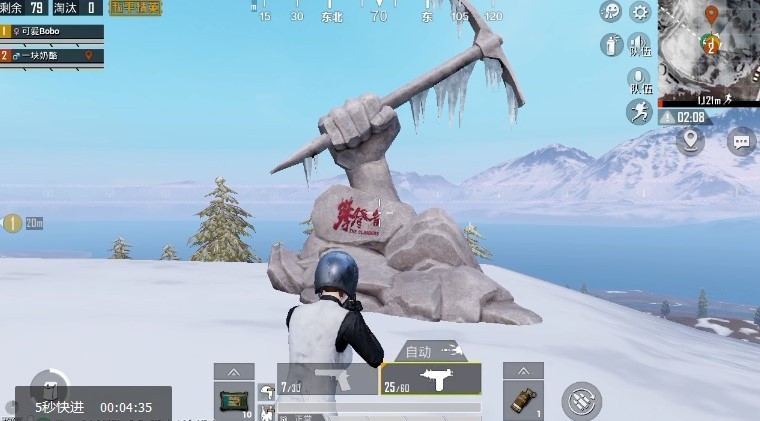Screen dimensions: 760x421
Task: Toggle the team speaker voice button
Action: point(640,45)
